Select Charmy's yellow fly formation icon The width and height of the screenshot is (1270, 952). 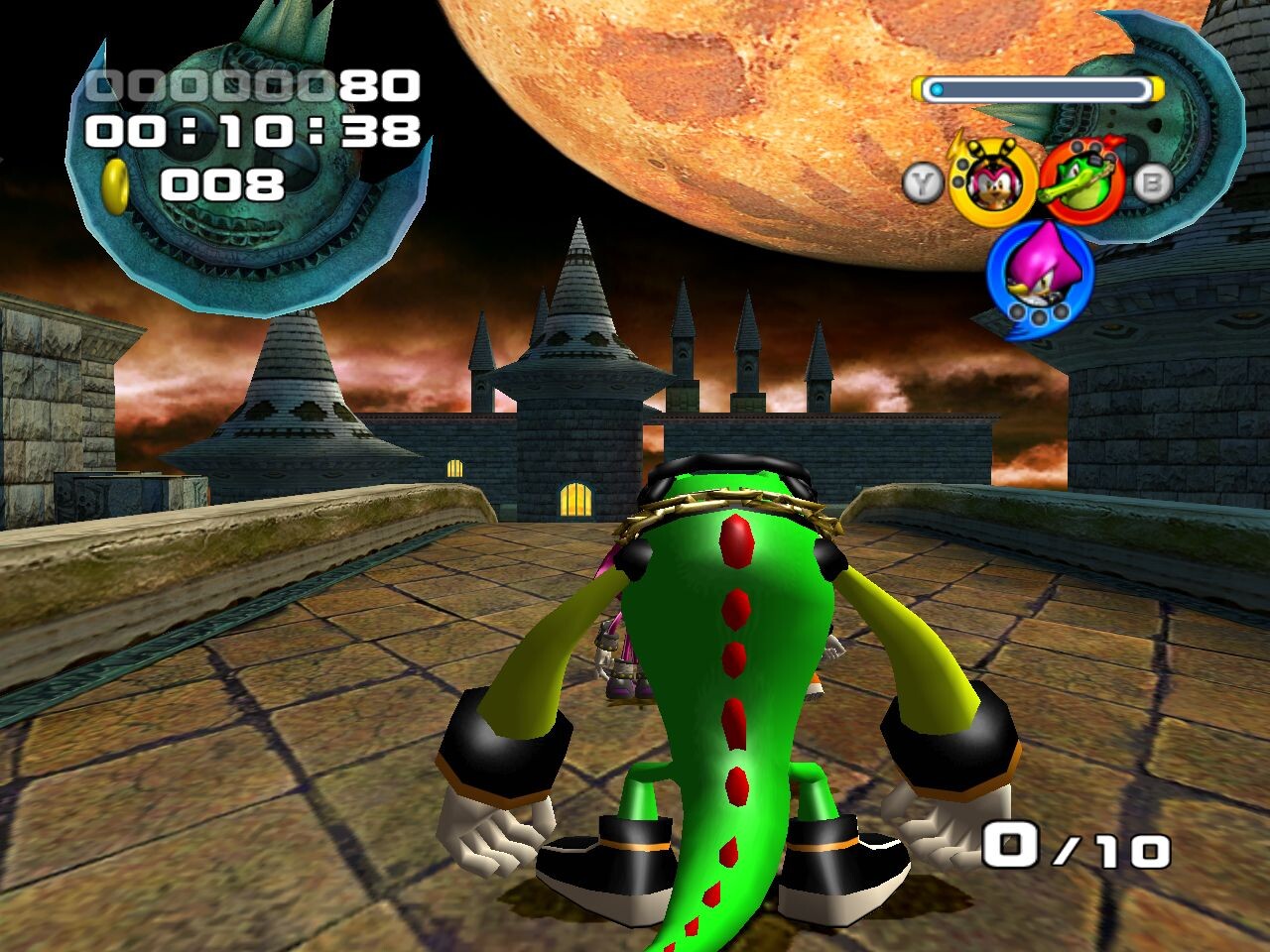(x=992, y=182)
